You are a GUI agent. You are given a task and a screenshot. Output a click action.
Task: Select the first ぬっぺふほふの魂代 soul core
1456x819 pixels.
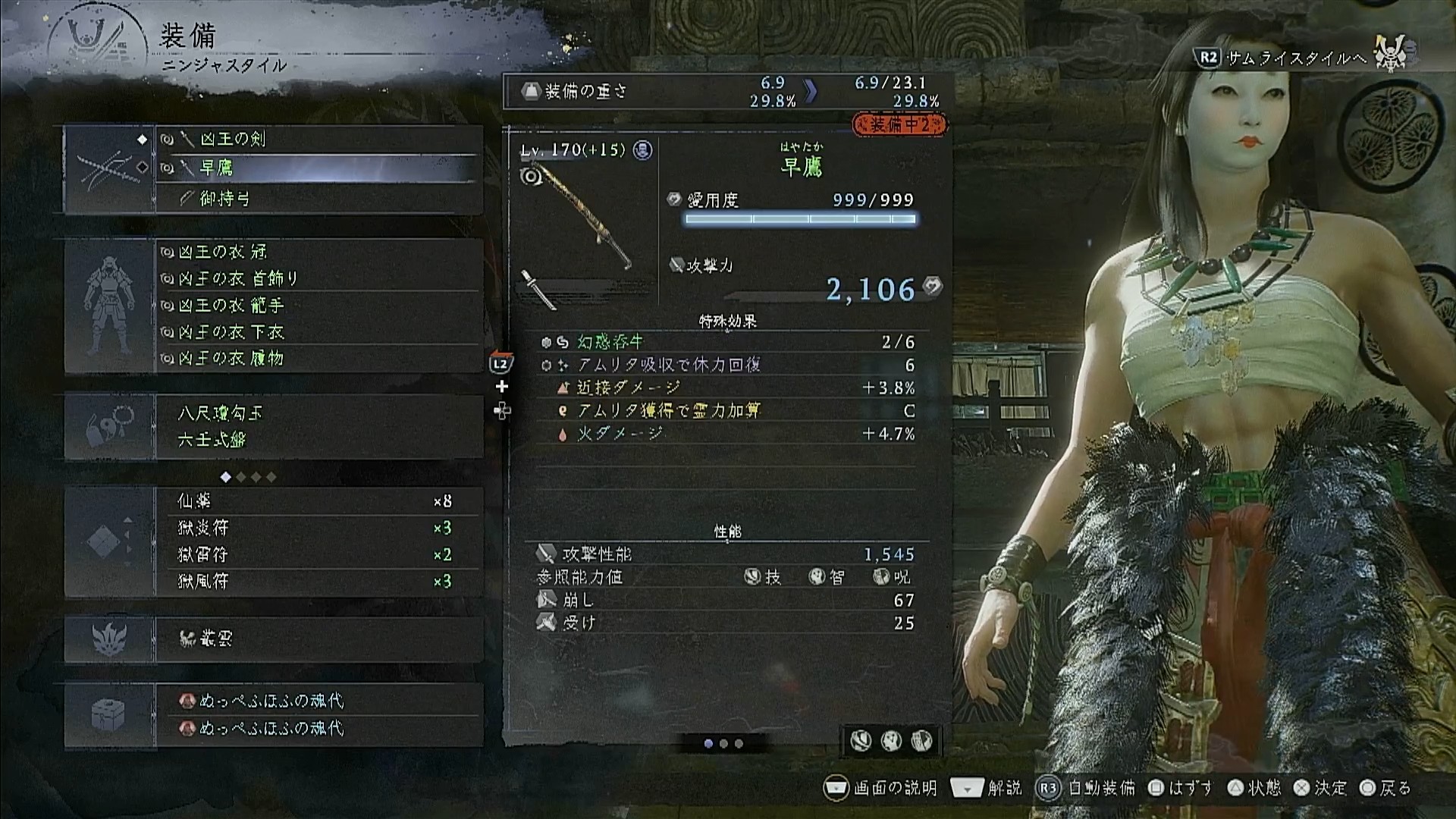pos(318,701)
